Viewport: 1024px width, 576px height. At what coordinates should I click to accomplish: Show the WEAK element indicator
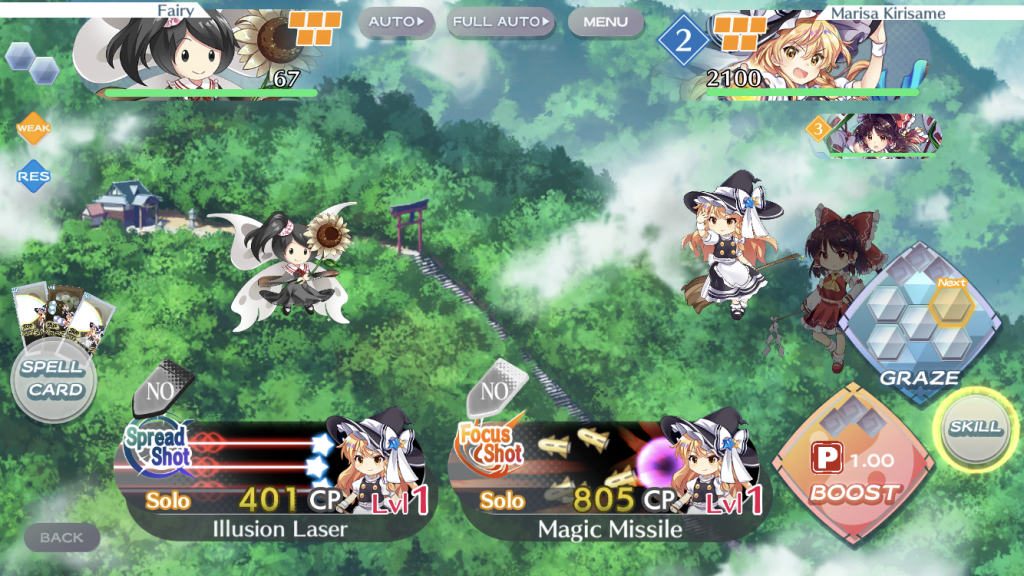point(33,129)
